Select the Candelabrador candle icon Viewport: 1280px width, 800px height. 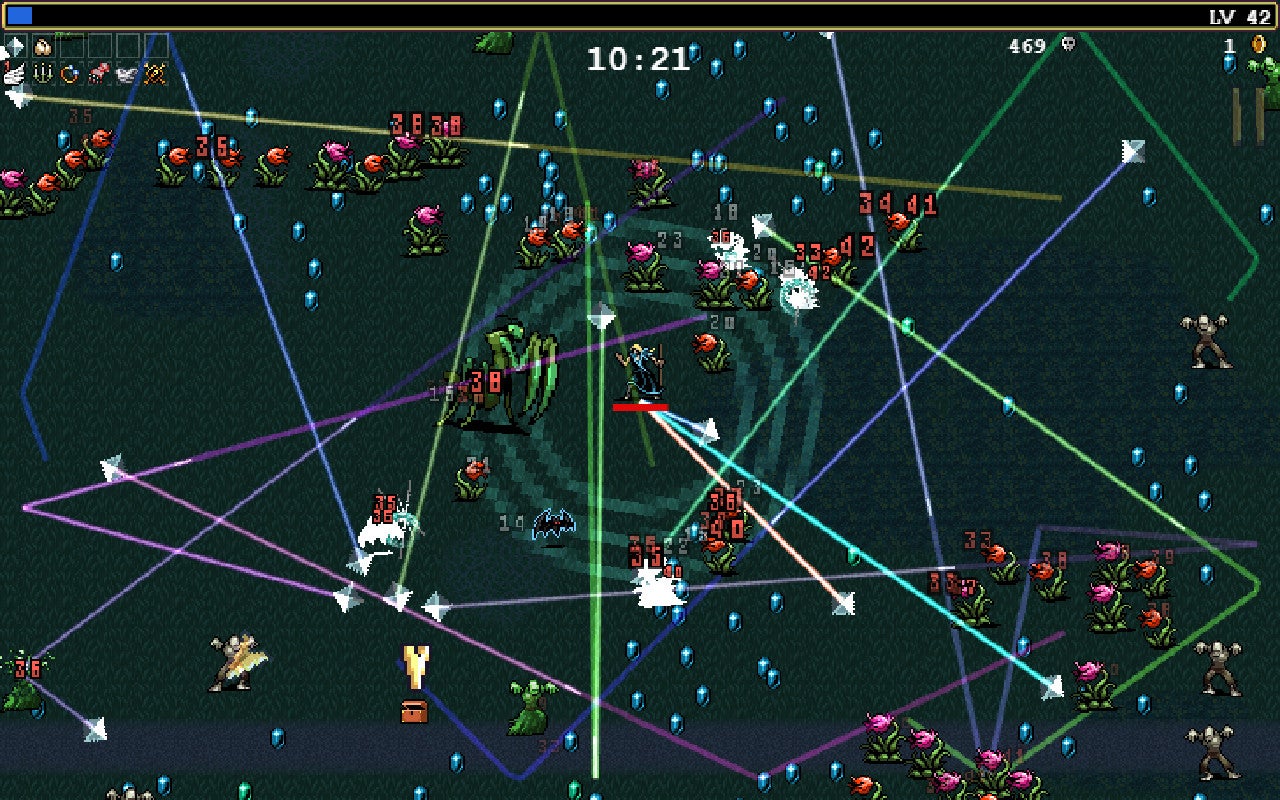click(43, 73)
